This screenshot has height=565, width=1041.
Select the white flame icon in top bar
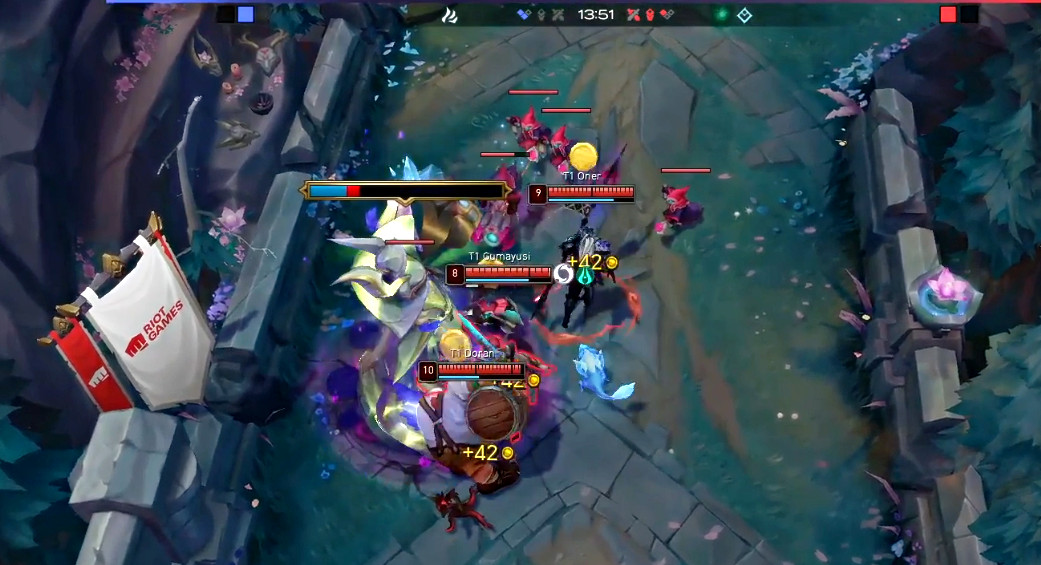[450, 15]
